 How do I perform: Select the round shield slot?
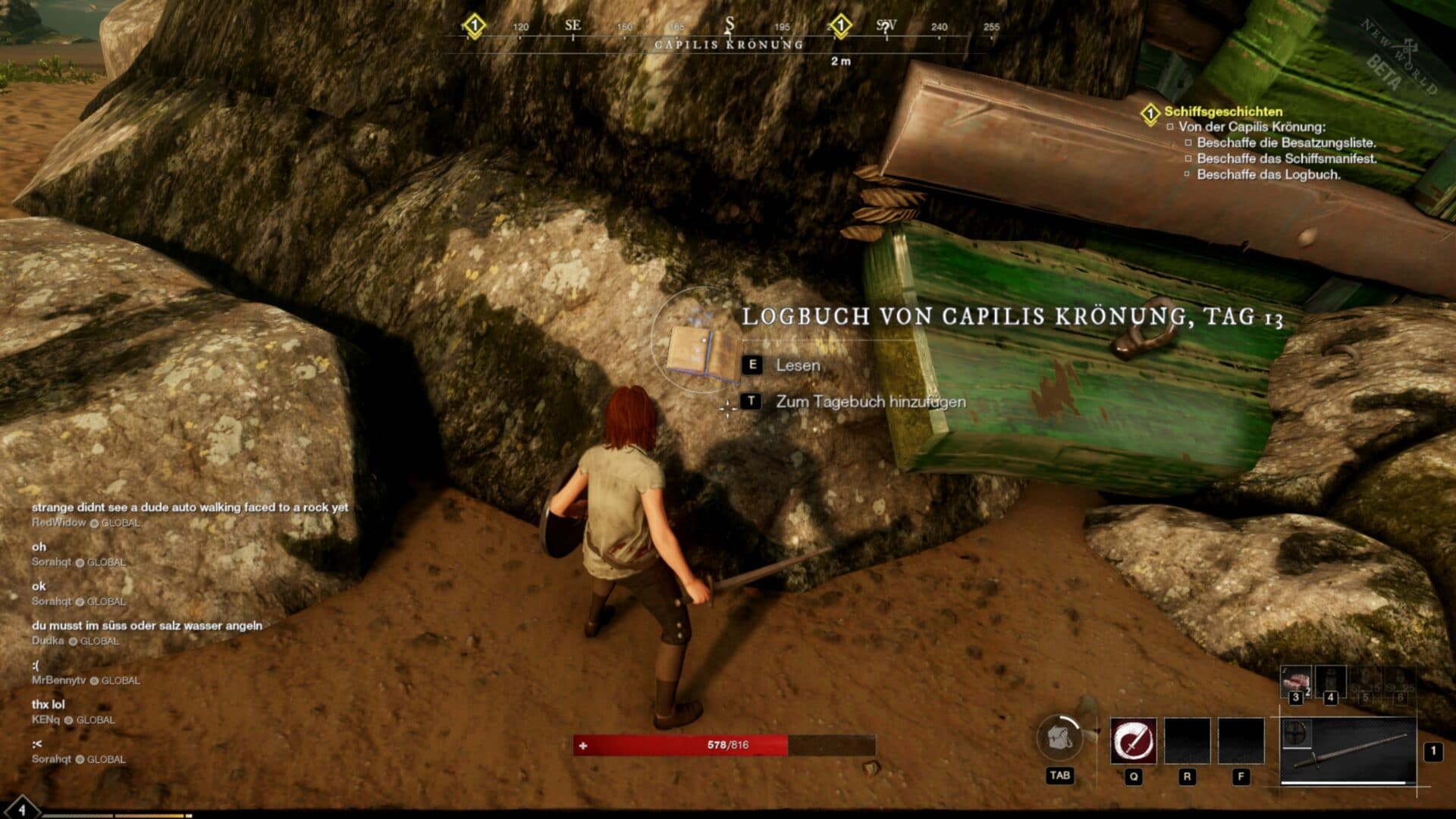pyautogui.click(x=1296, y=733)
